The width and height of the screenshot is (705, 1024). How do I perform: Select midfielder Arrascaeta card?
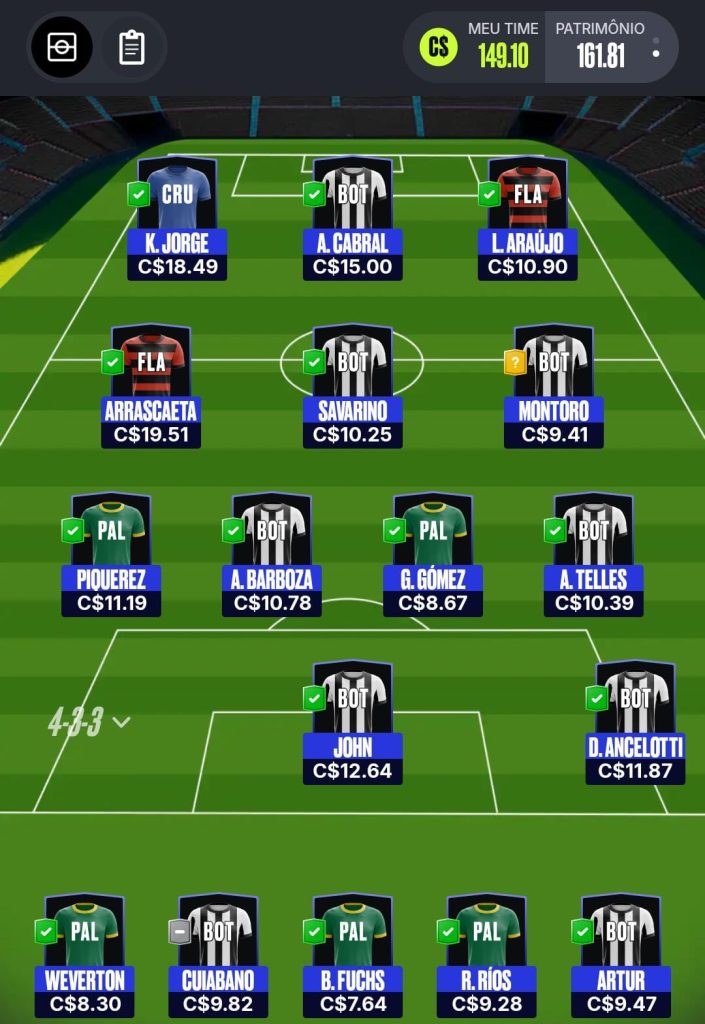point(151,385)
